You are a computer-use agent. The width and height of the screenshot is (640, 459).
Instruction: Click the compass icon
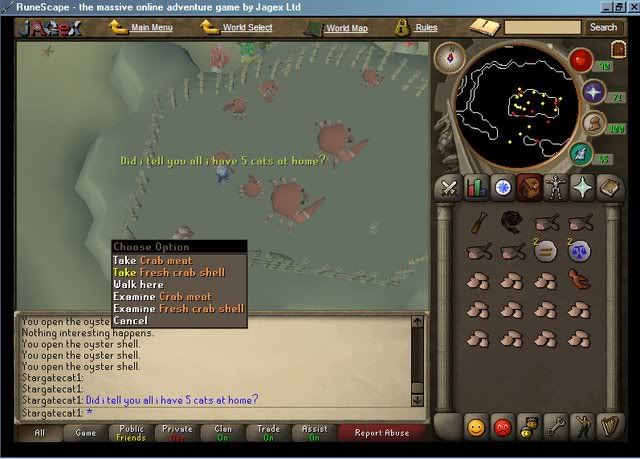click(x=453, y=60)
